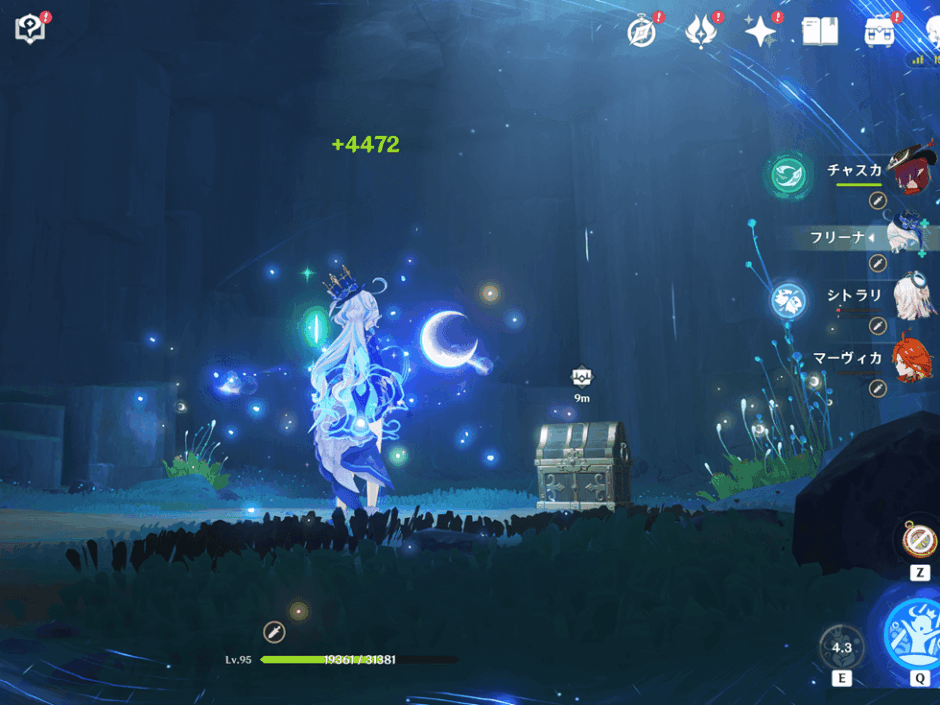Image resolution: width=940 pixels, height=705 pixels.
Task: Open the Adventurer Handbook book icon
Action: 820,31
